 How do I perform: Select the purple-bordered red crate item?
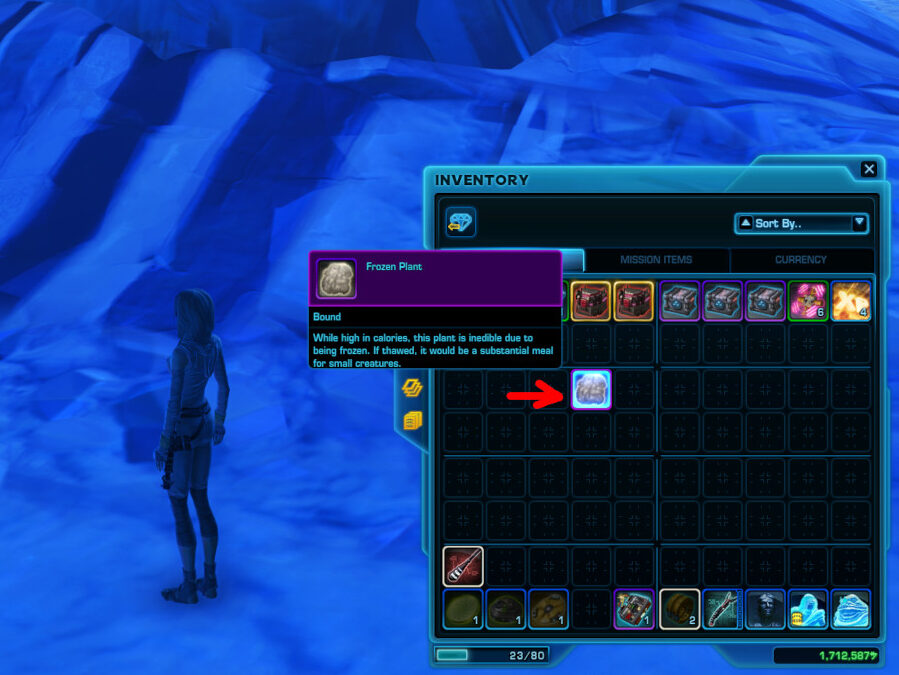point(634,609)
